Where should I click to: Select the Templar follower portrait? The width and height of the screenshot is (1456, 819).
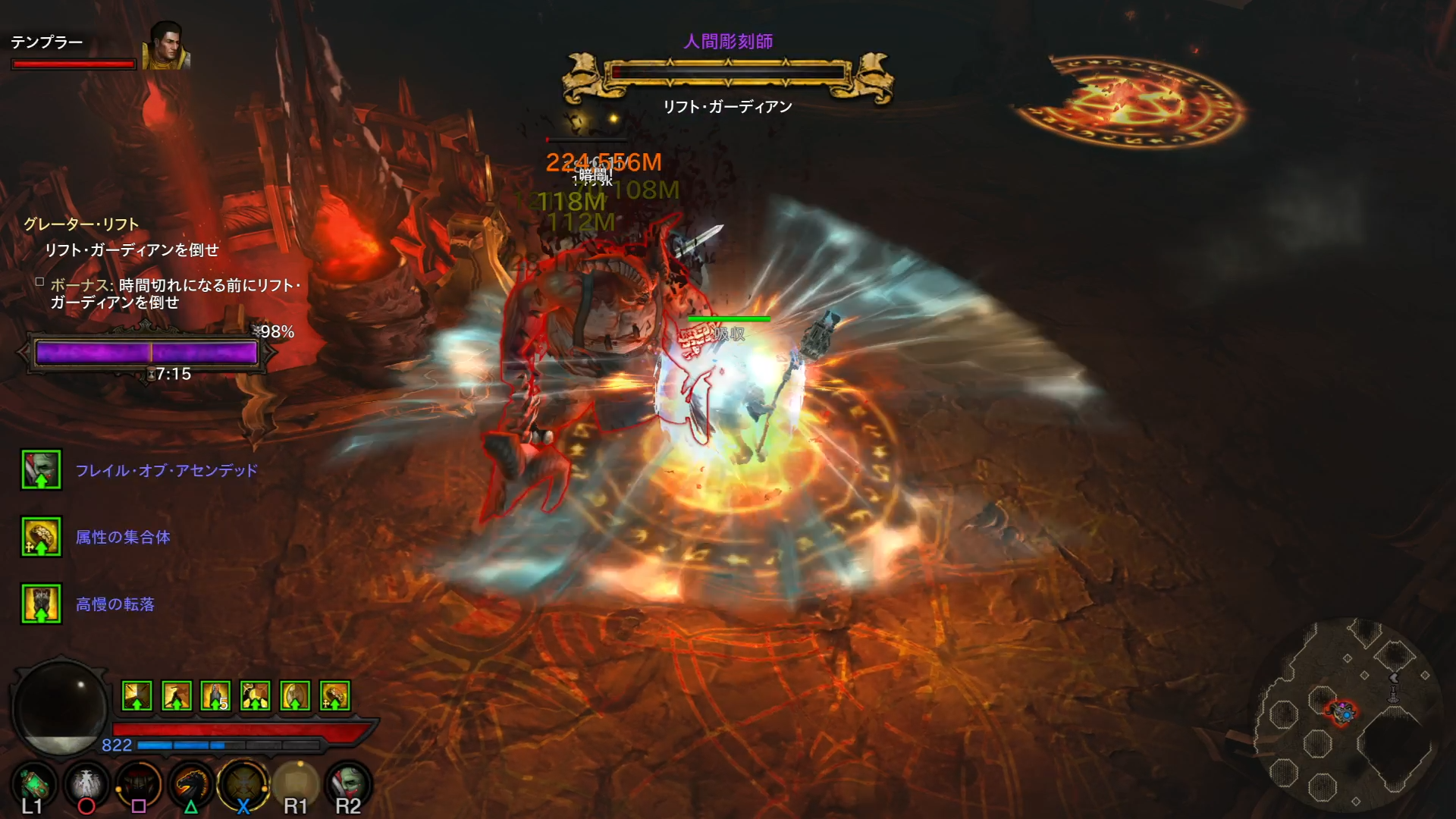pos(166,46)
